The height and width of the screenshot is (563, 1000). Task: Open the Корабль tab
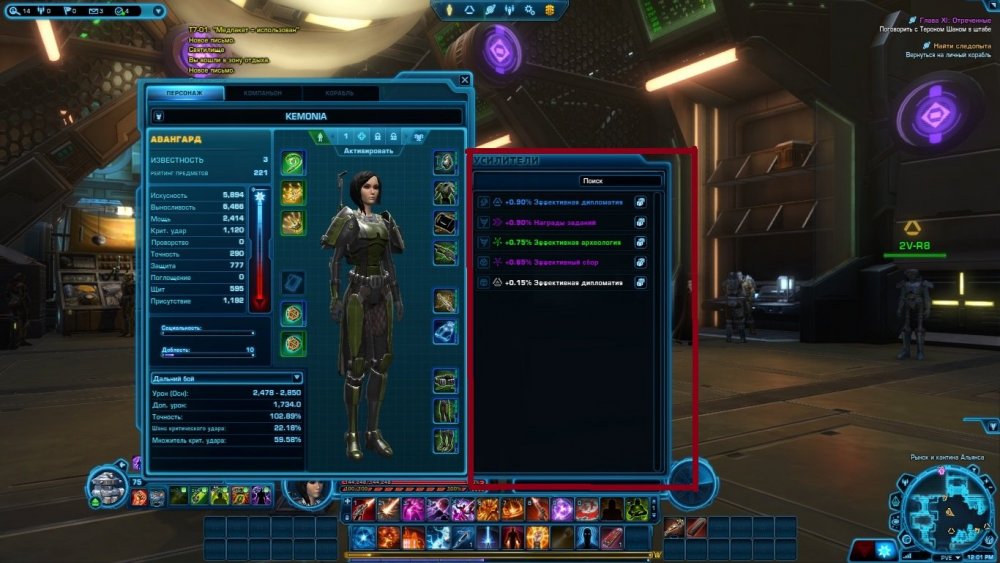[x=338, y=93]
